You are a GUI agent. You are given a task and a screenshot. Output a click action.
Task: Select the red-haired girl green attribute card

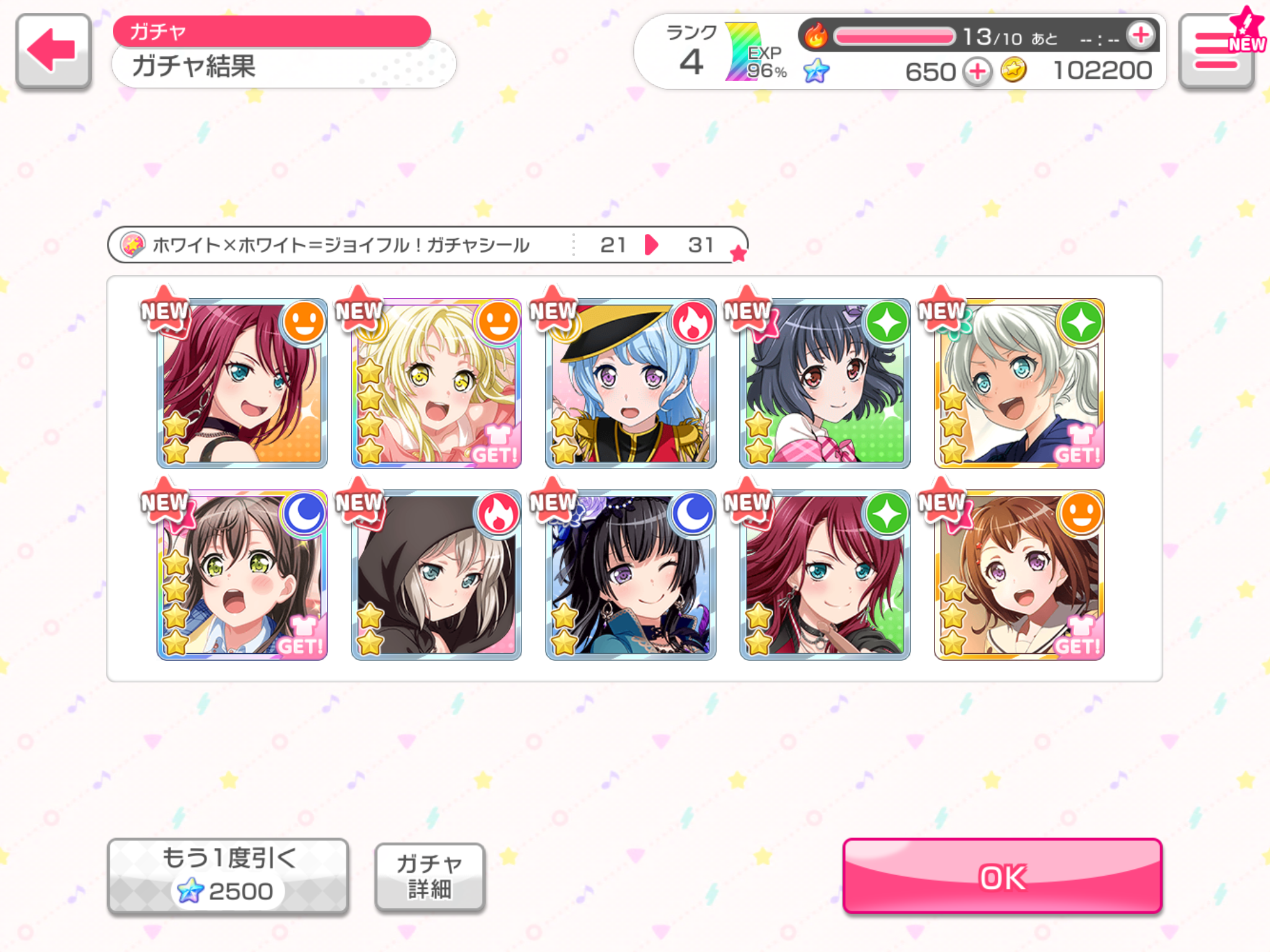825,575
